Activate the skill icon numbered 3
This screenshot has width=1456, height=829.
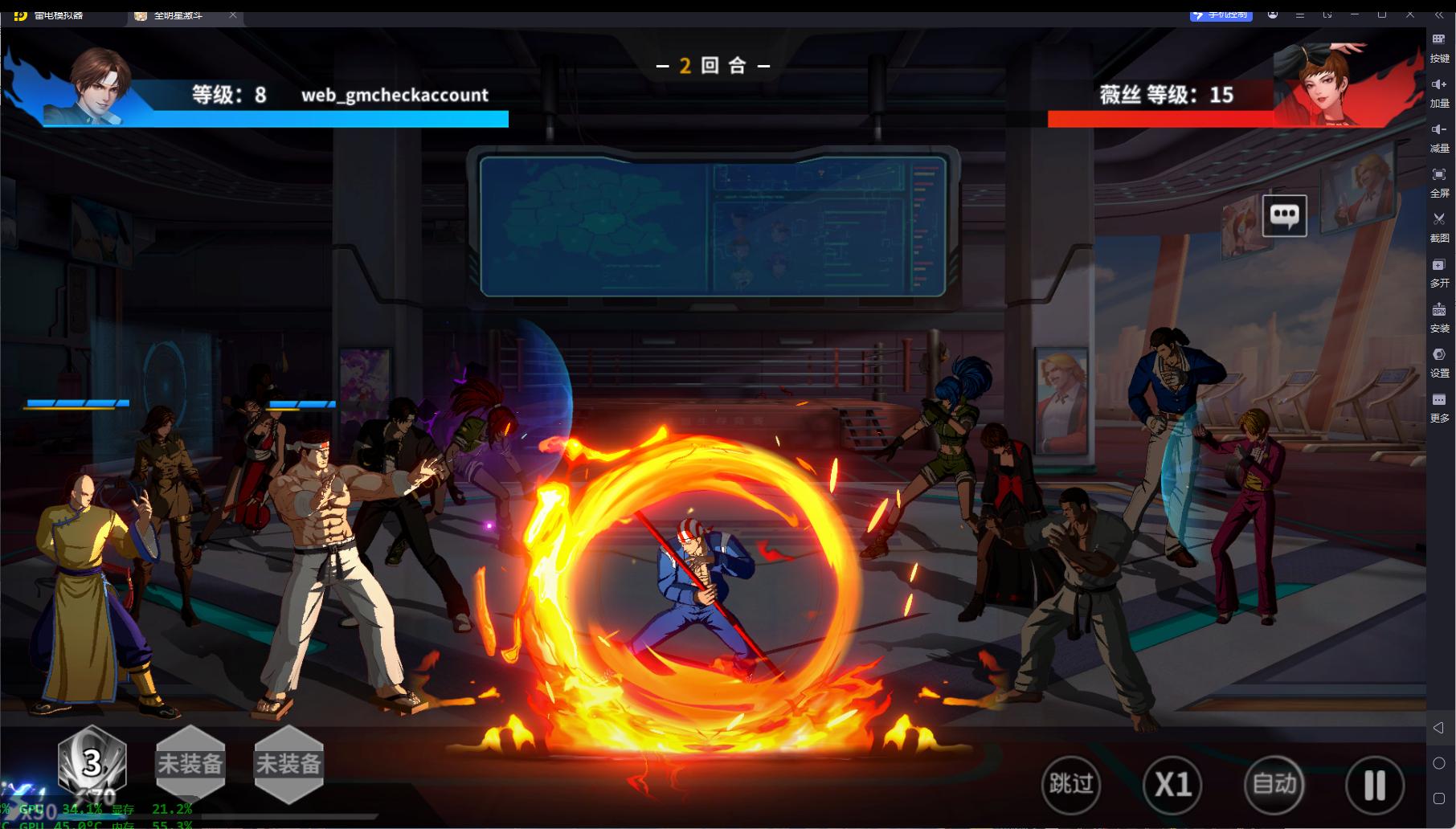pyautogui.click(x=92, y=763)
